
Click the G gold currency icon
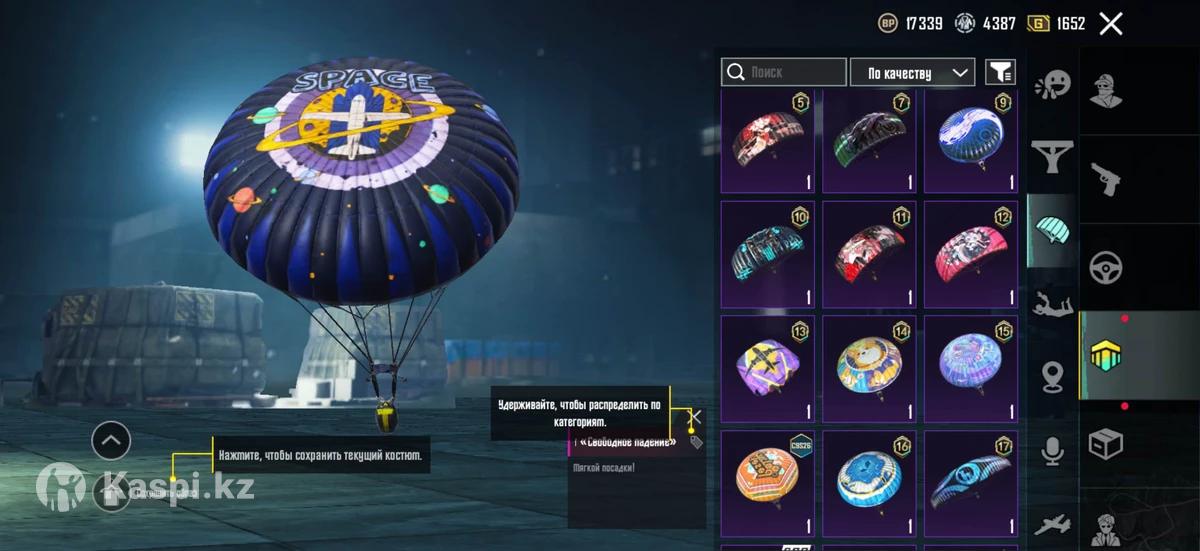(1038, 24)
